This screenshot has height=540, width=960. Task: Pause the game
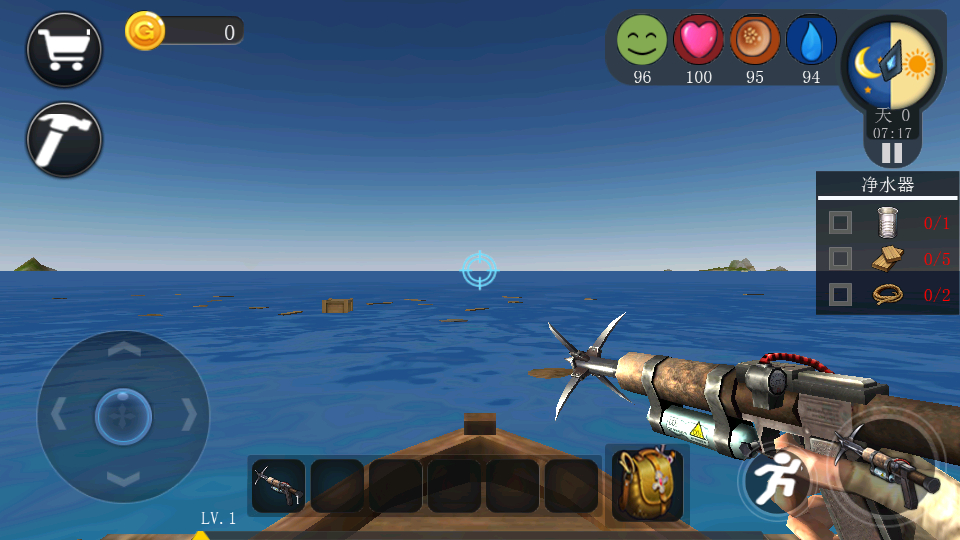[891, 153]
